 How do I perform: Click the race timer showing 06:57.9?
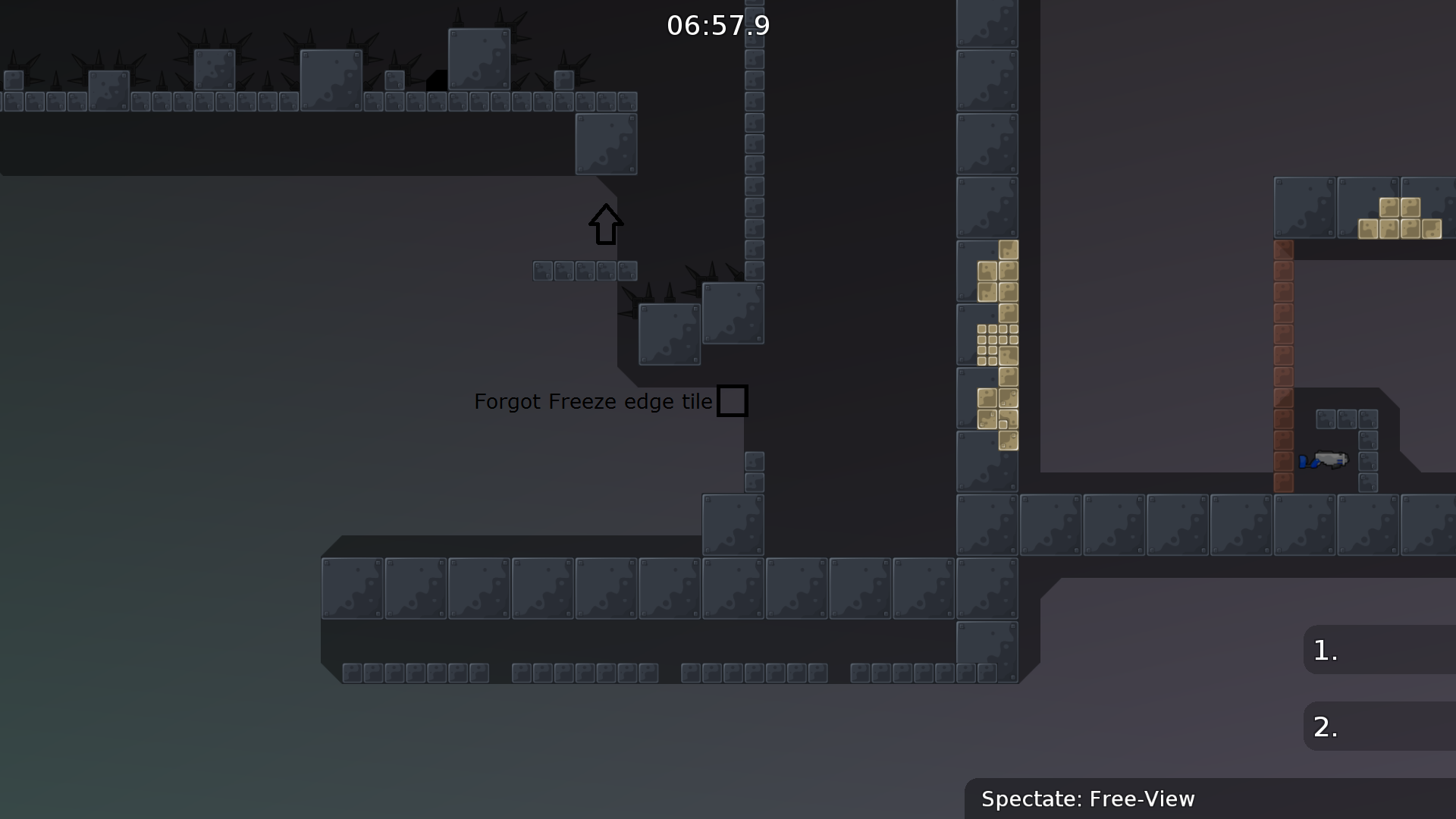718,25
